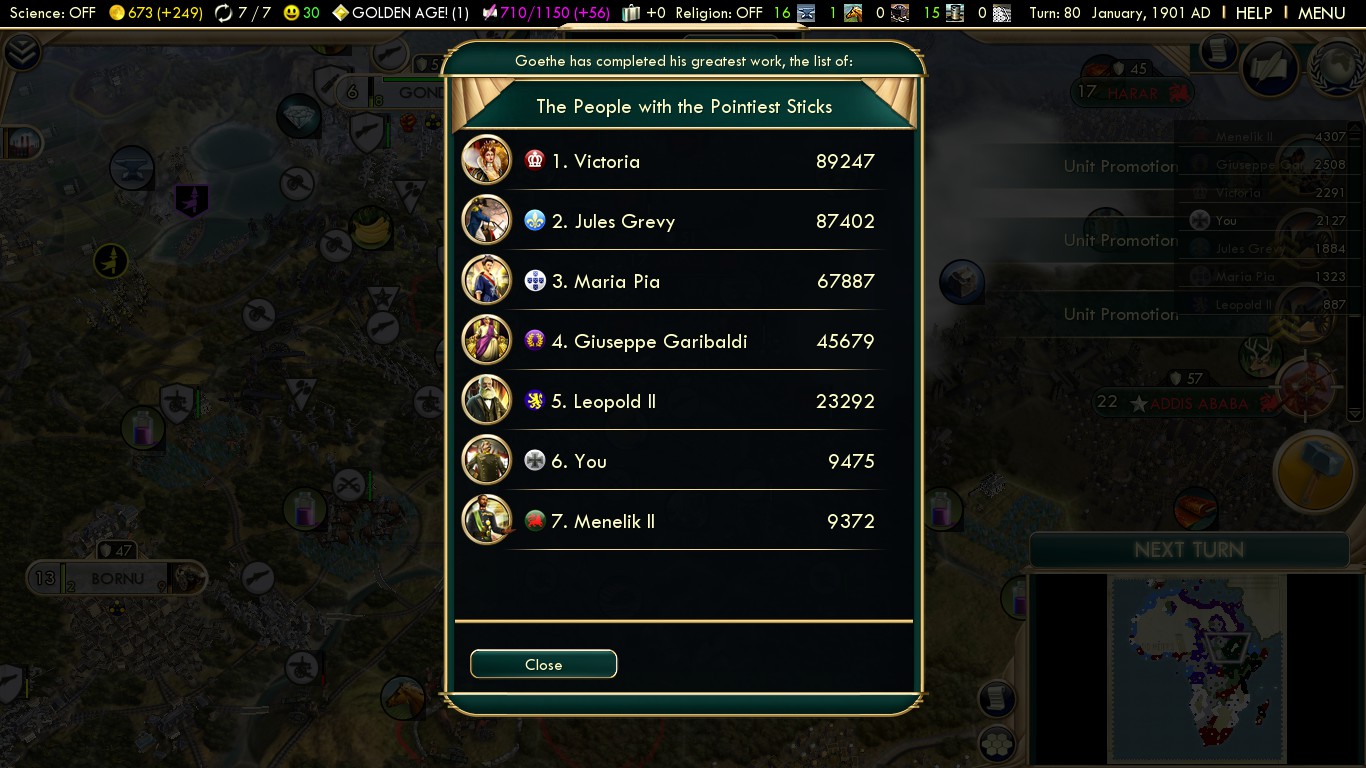Select Leopold II's ranking row

pyautogui.click(x=670, y=401)
